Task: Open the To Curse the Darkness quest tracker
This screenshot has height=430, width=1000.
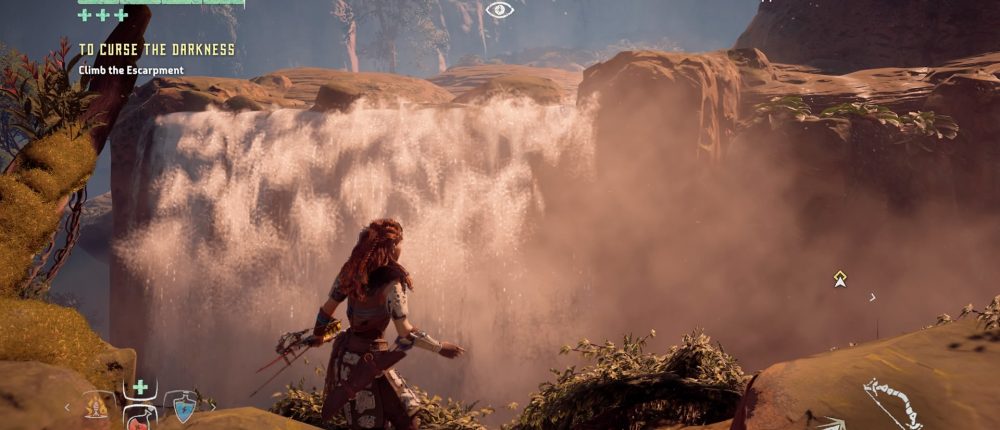Action: tap(157, 49)
